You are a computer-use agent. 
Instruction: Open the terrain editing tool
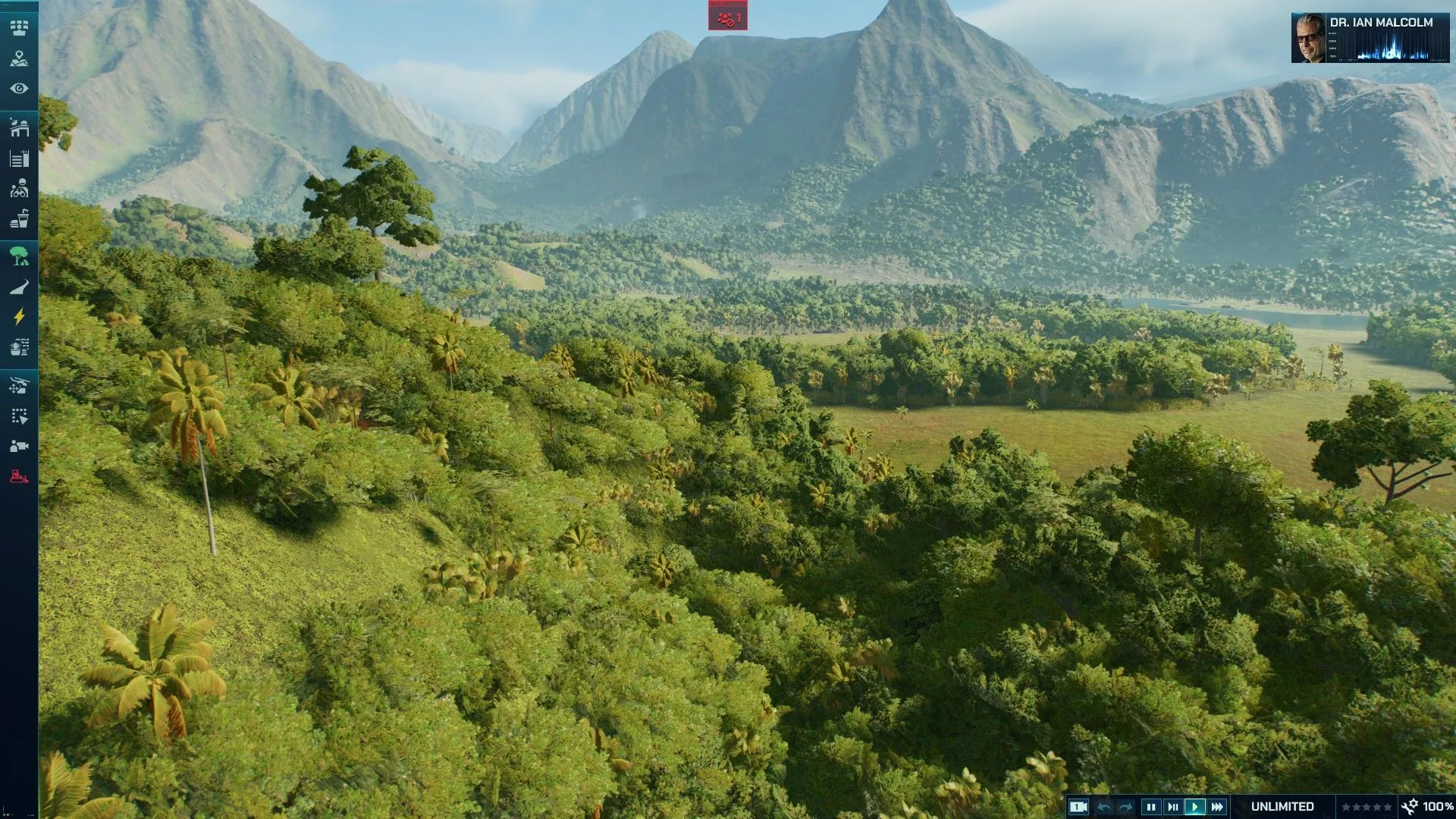20,348
